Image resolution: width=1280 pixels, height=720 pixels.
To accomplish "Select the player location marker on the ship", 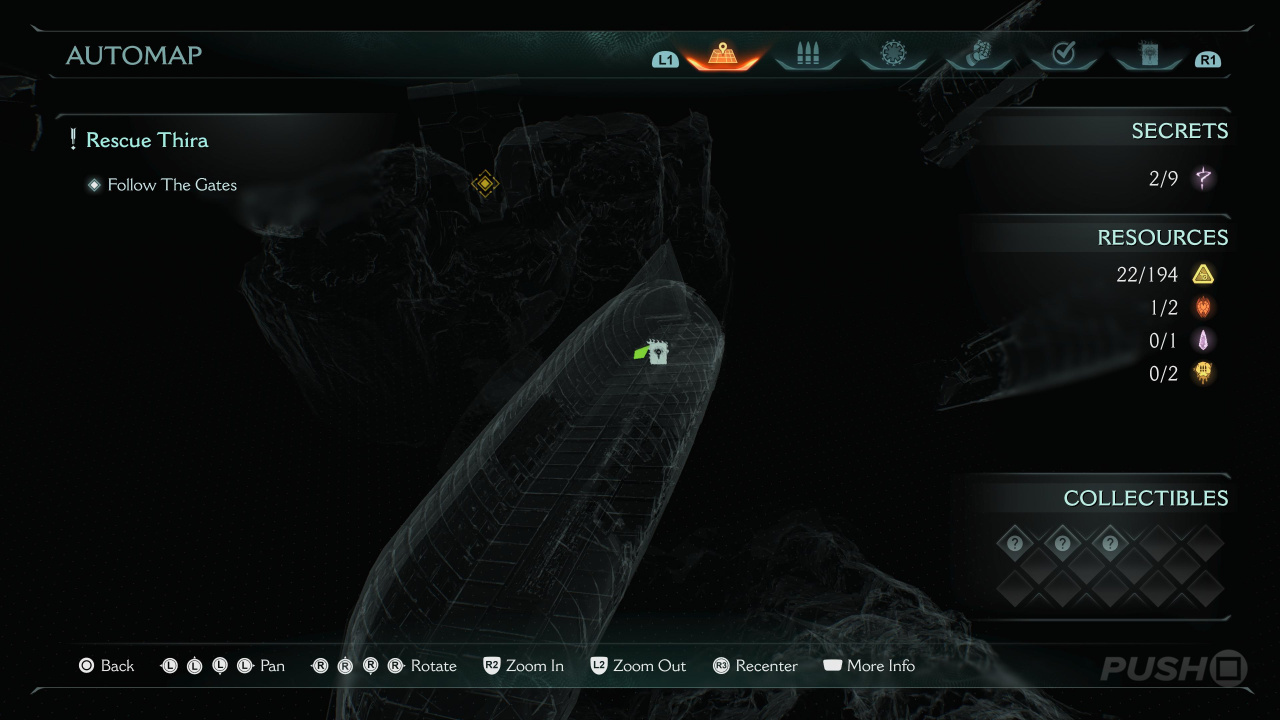I will (656, 352).
